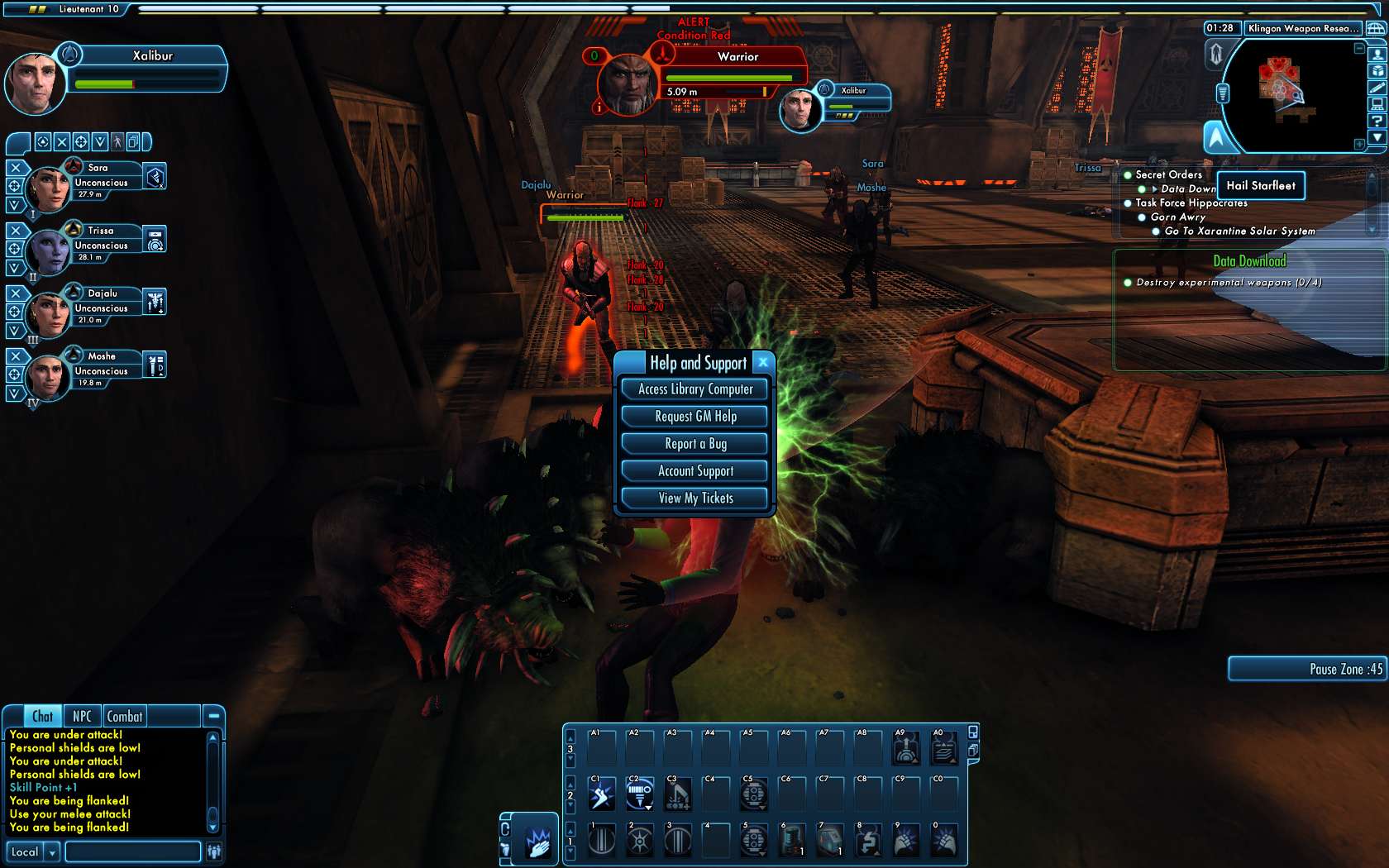Switch to the NPC chat tab
This screenshot has width=1389, height=868.
[x=82, y=717]
